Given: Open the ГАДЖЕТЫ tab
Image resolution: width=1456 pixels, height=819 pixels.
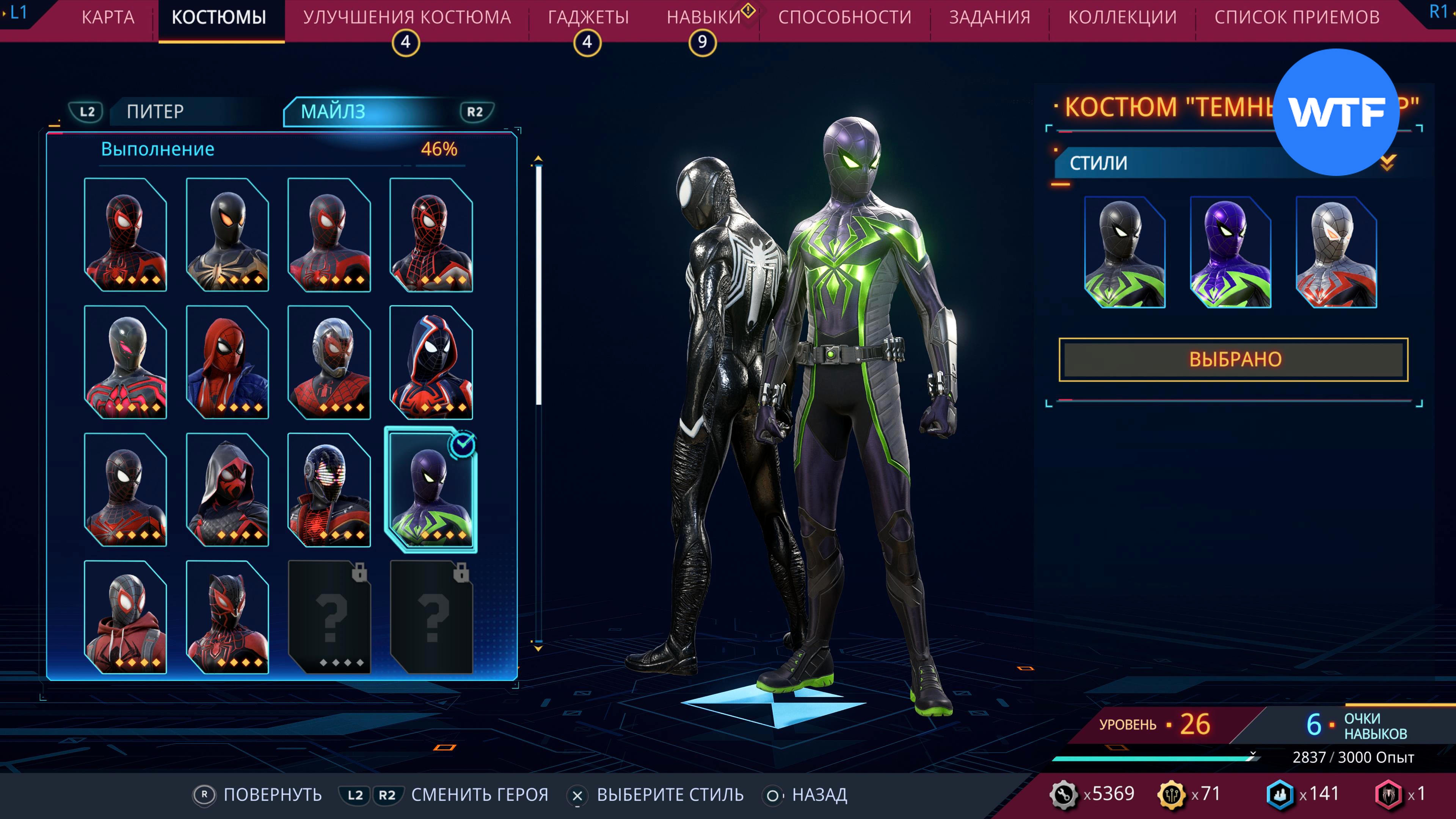Looking at the screenshot, I should pyautogui.click(x=588, y=17).
